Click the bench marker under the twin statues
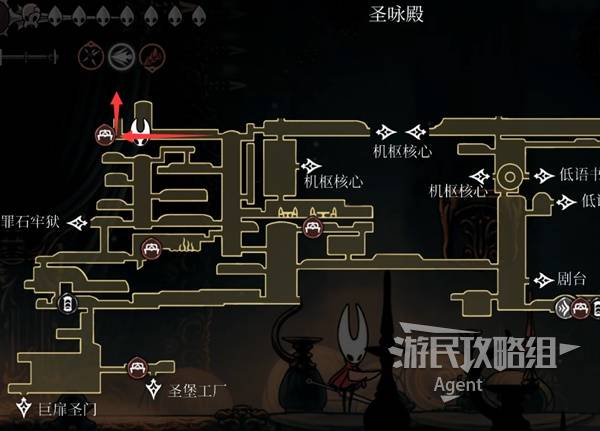The image size is (600, 431). [x=312, y=229]
